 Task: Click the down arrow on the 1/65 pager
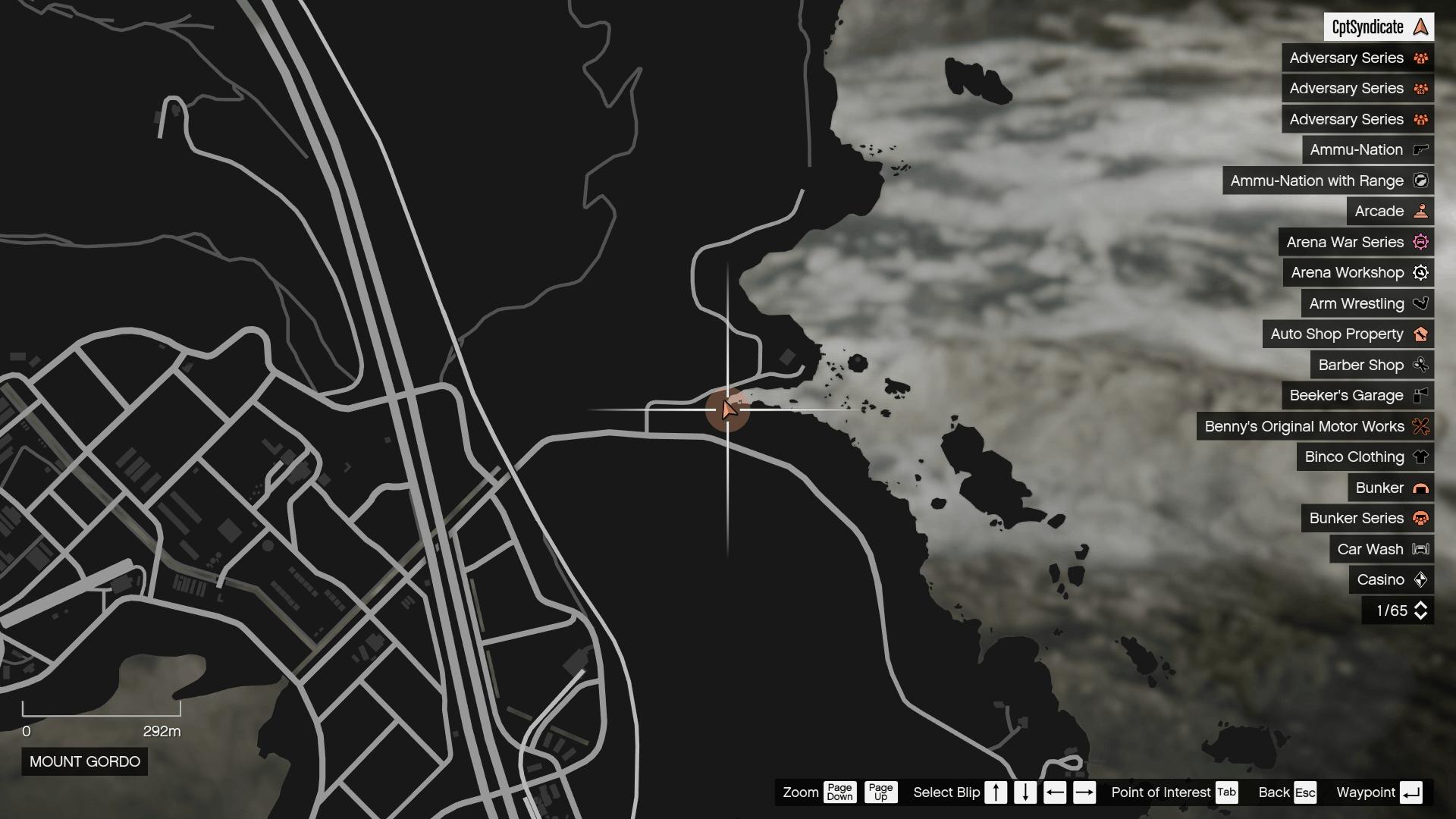point(1422,615)
